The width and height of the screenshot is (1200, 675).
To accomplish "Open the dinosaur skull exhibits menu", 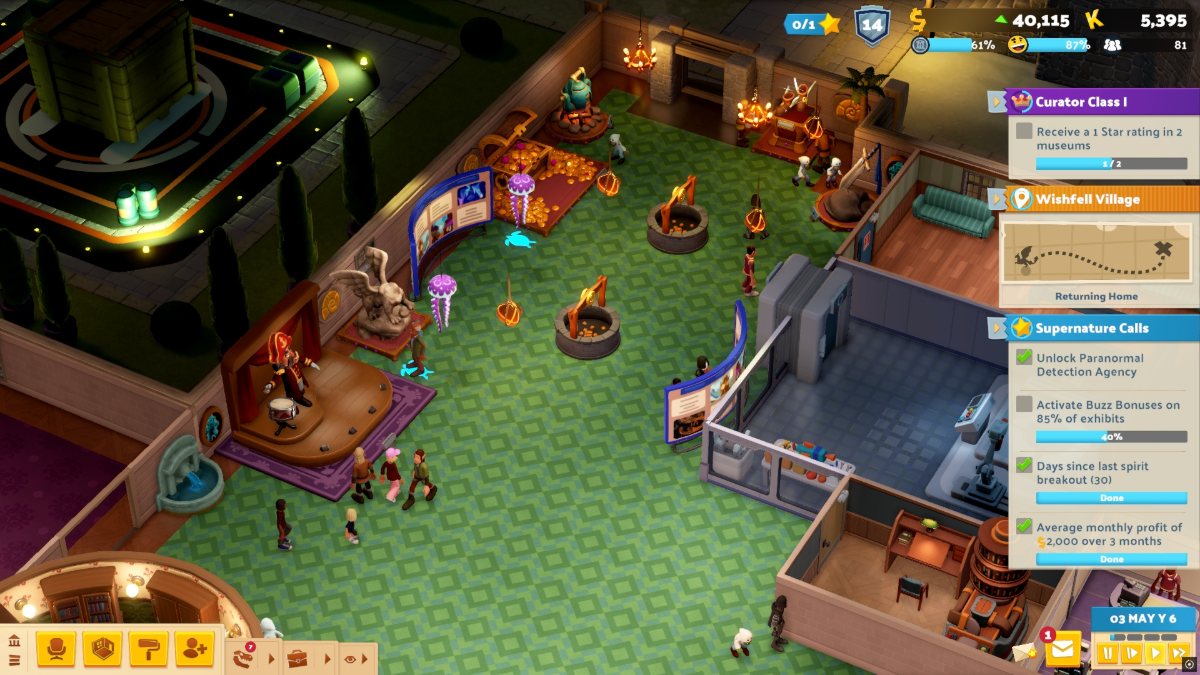I will click(242, 658).
